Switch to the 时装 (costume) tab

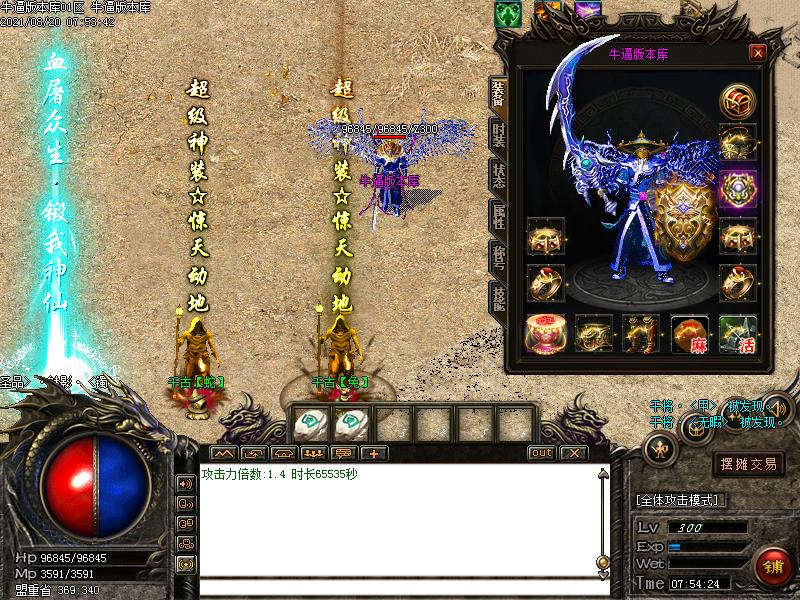(497, 135)
